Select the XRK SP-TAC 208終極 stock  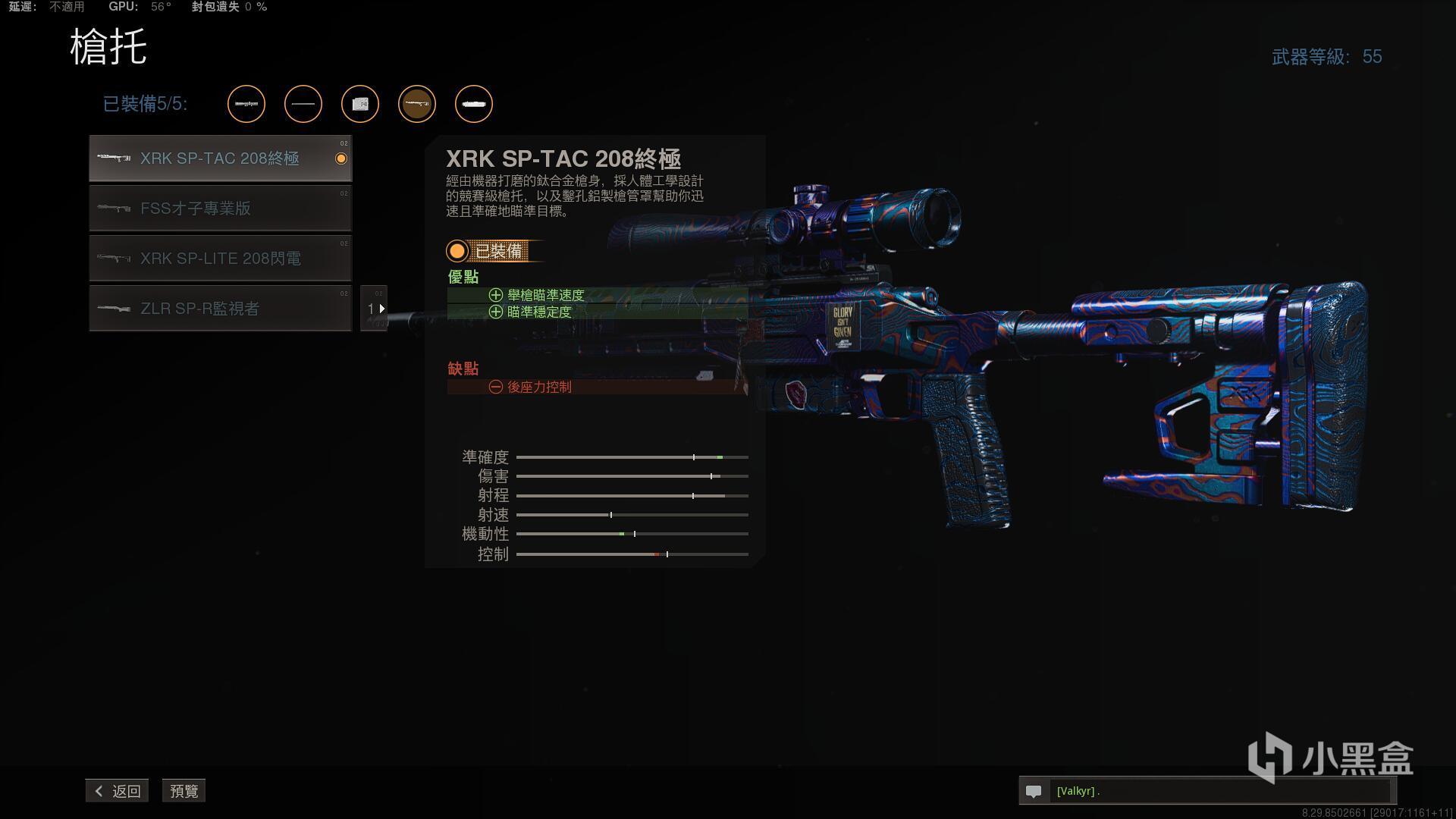pos(220,158)
